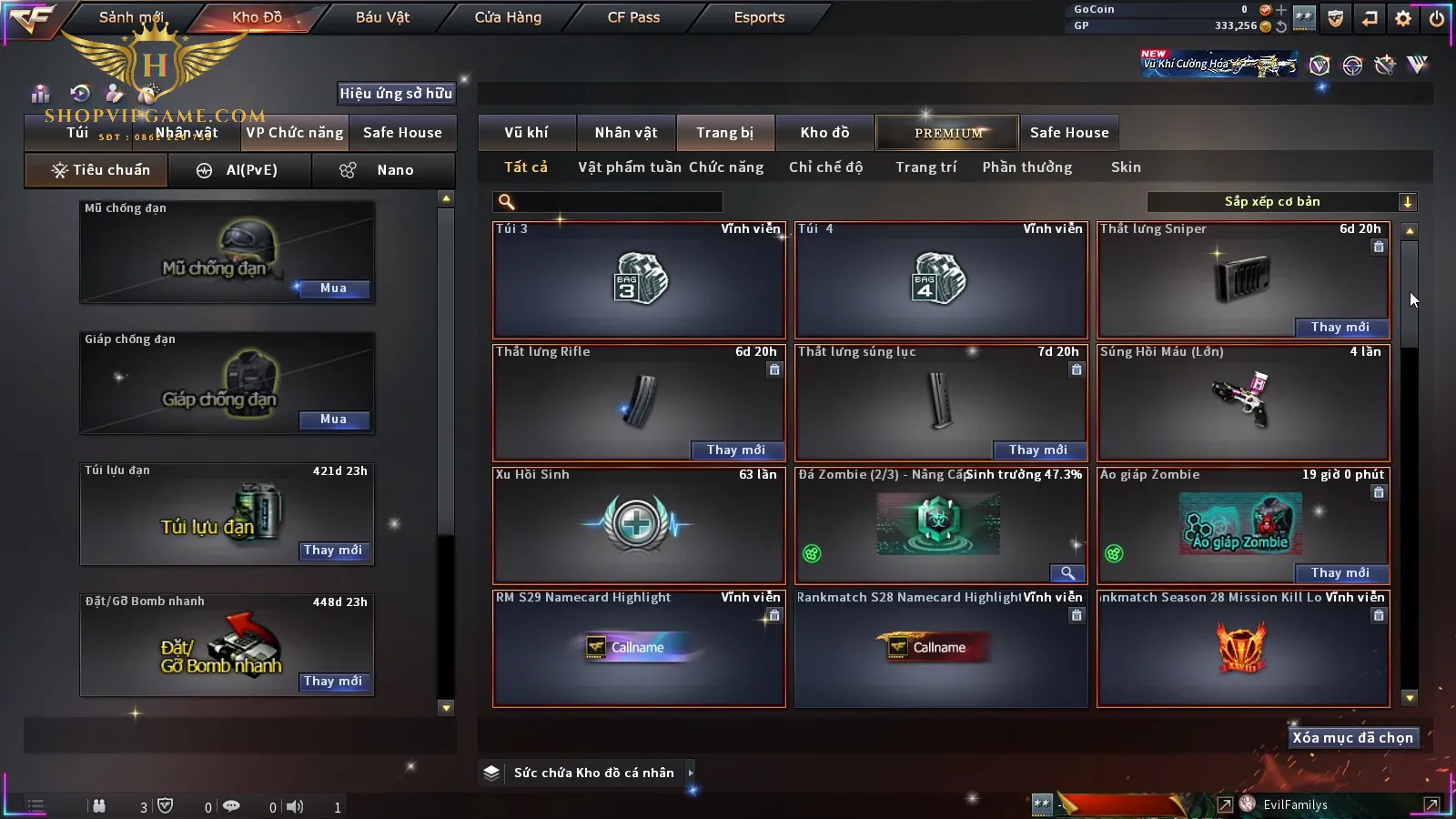
Task: Show the Skin filter category
Action: 1126,167
